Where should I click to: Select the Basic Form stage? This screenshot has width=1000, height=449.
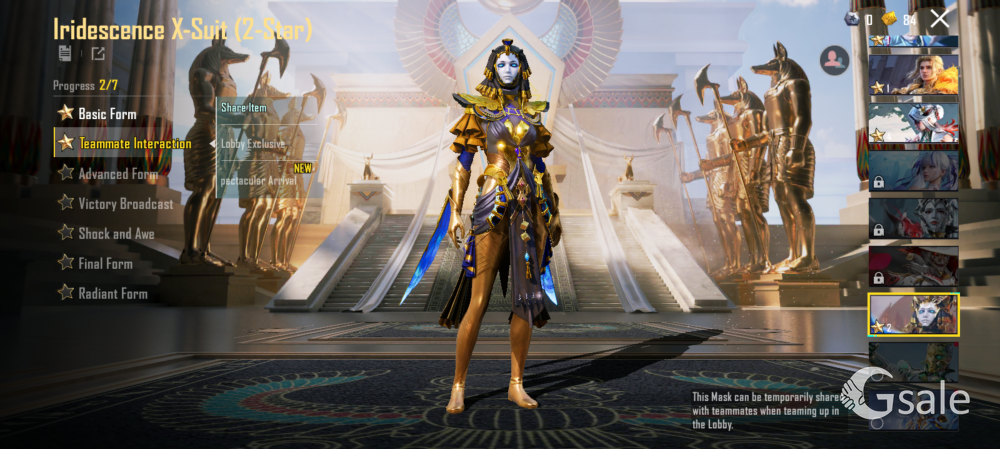[x=107, y=114]
